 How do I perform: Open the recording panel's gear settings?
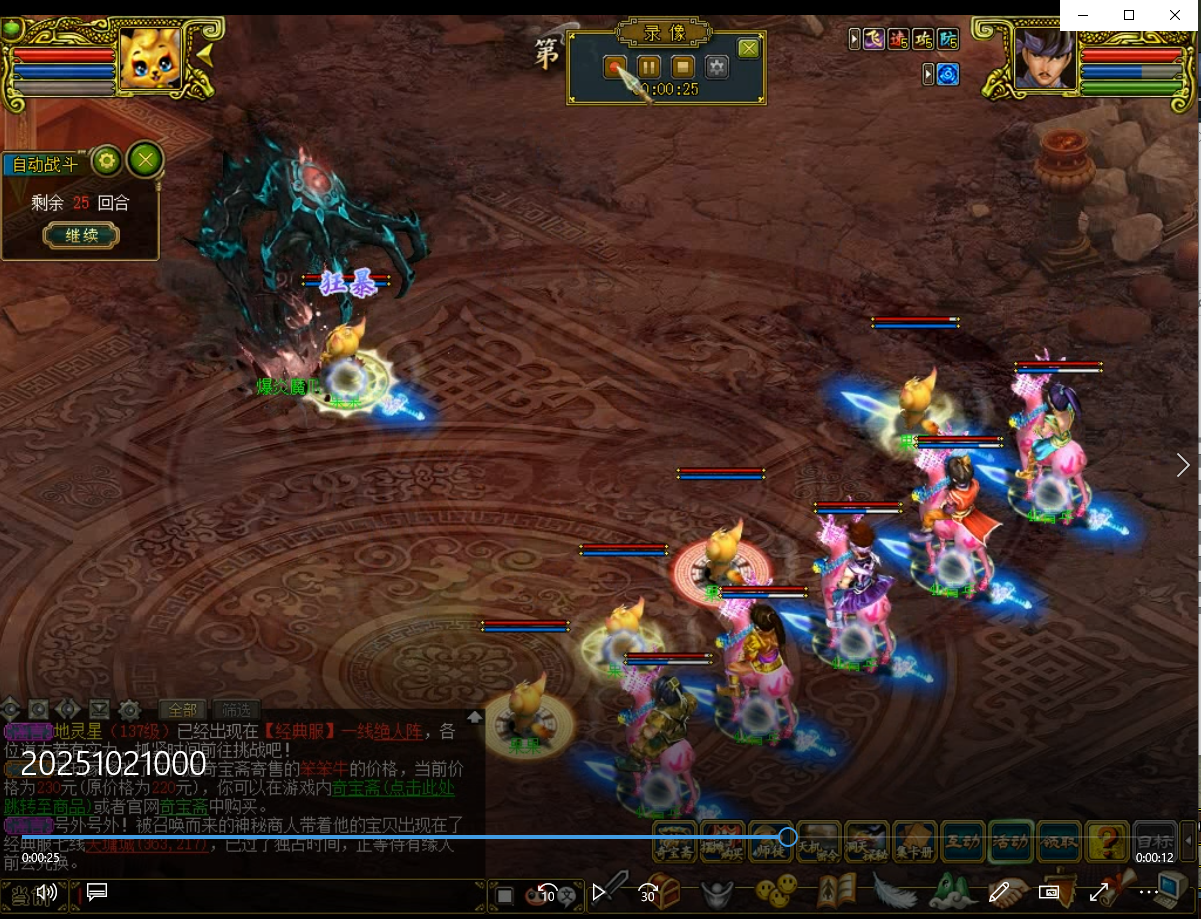pos(717,67)
